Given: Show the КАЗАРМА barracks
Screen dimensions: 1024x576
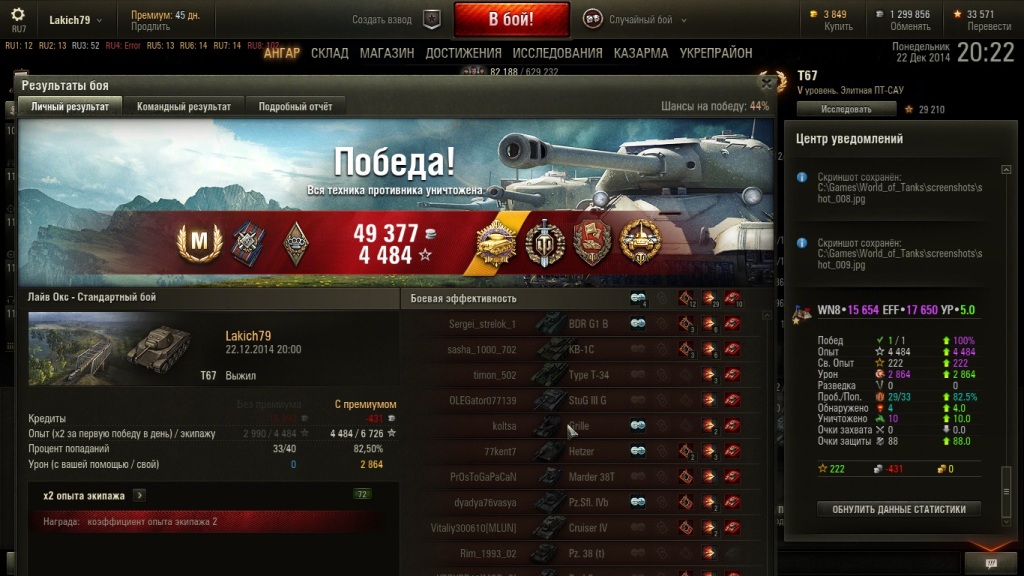Looking at the screenshot, I should (641, 53).
